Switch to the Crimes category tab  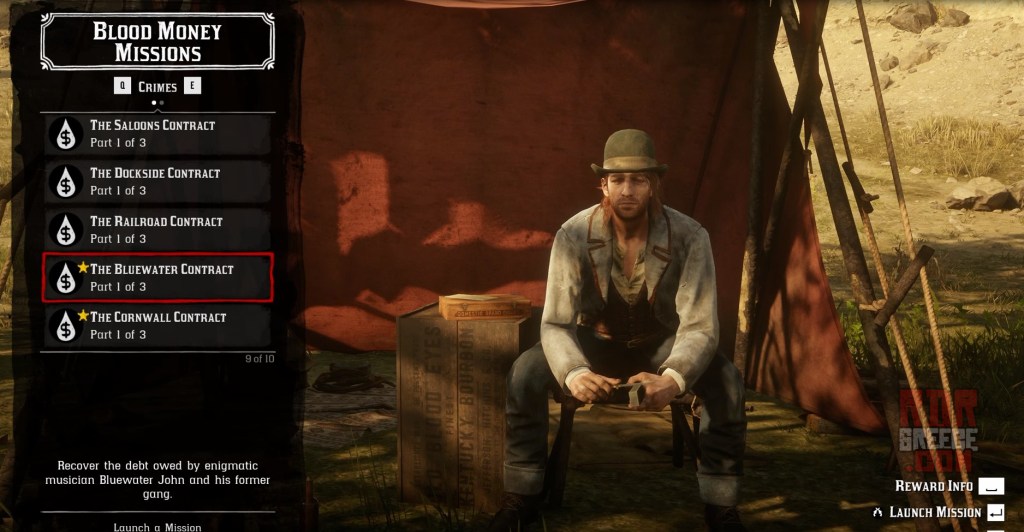158,86
